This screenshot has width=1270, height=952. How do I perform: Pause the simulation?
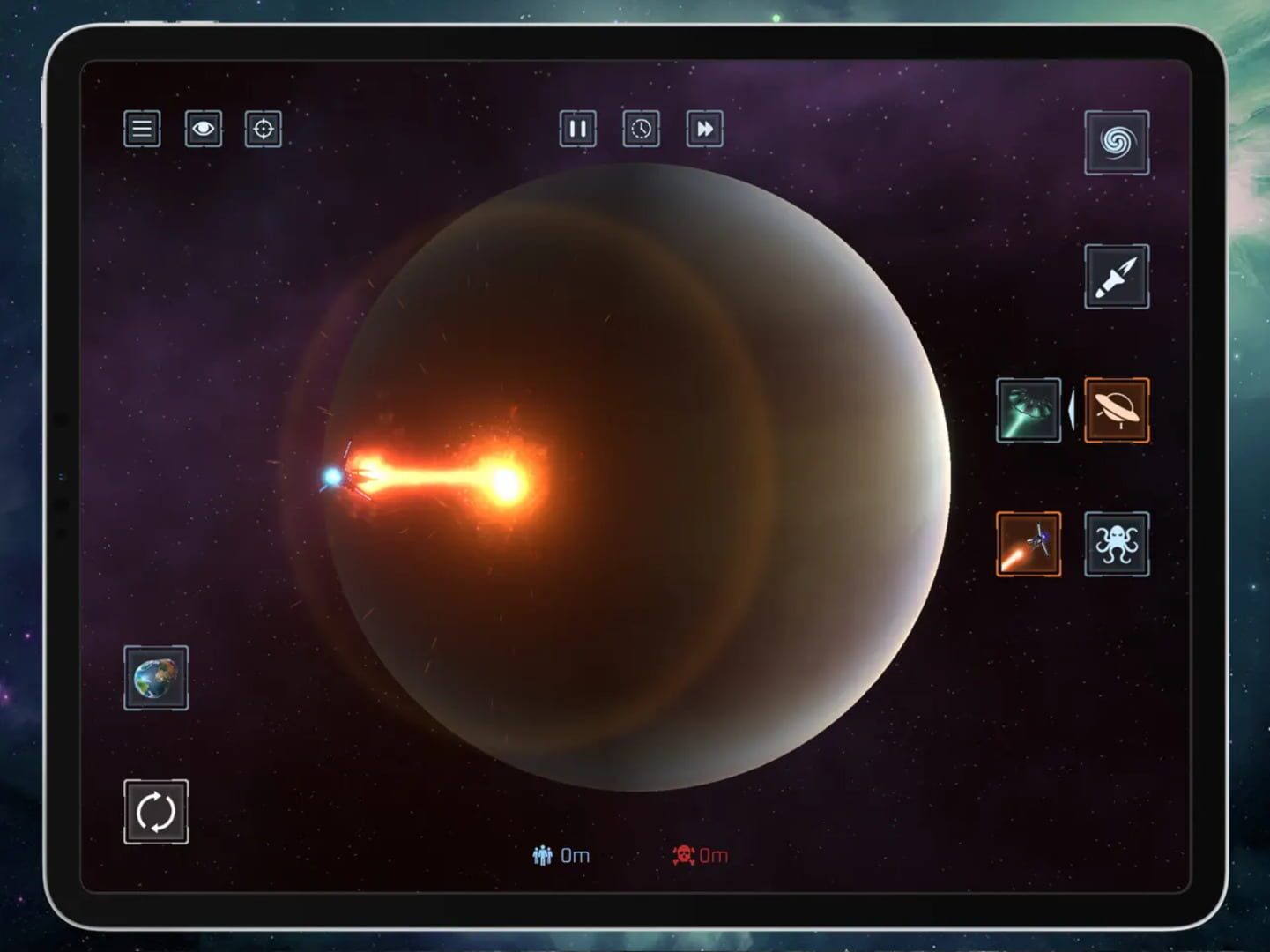point(578,130)
